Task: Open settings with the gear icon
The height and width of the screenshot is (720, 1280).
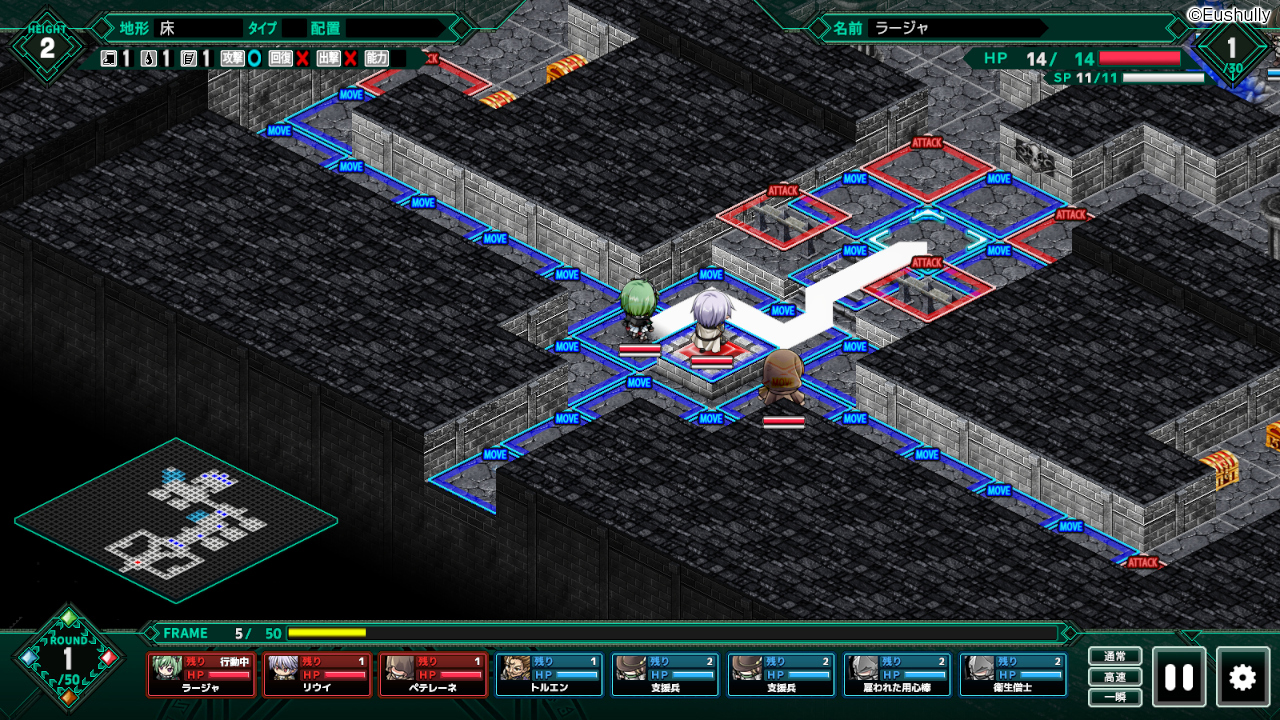Action: 1243,677
